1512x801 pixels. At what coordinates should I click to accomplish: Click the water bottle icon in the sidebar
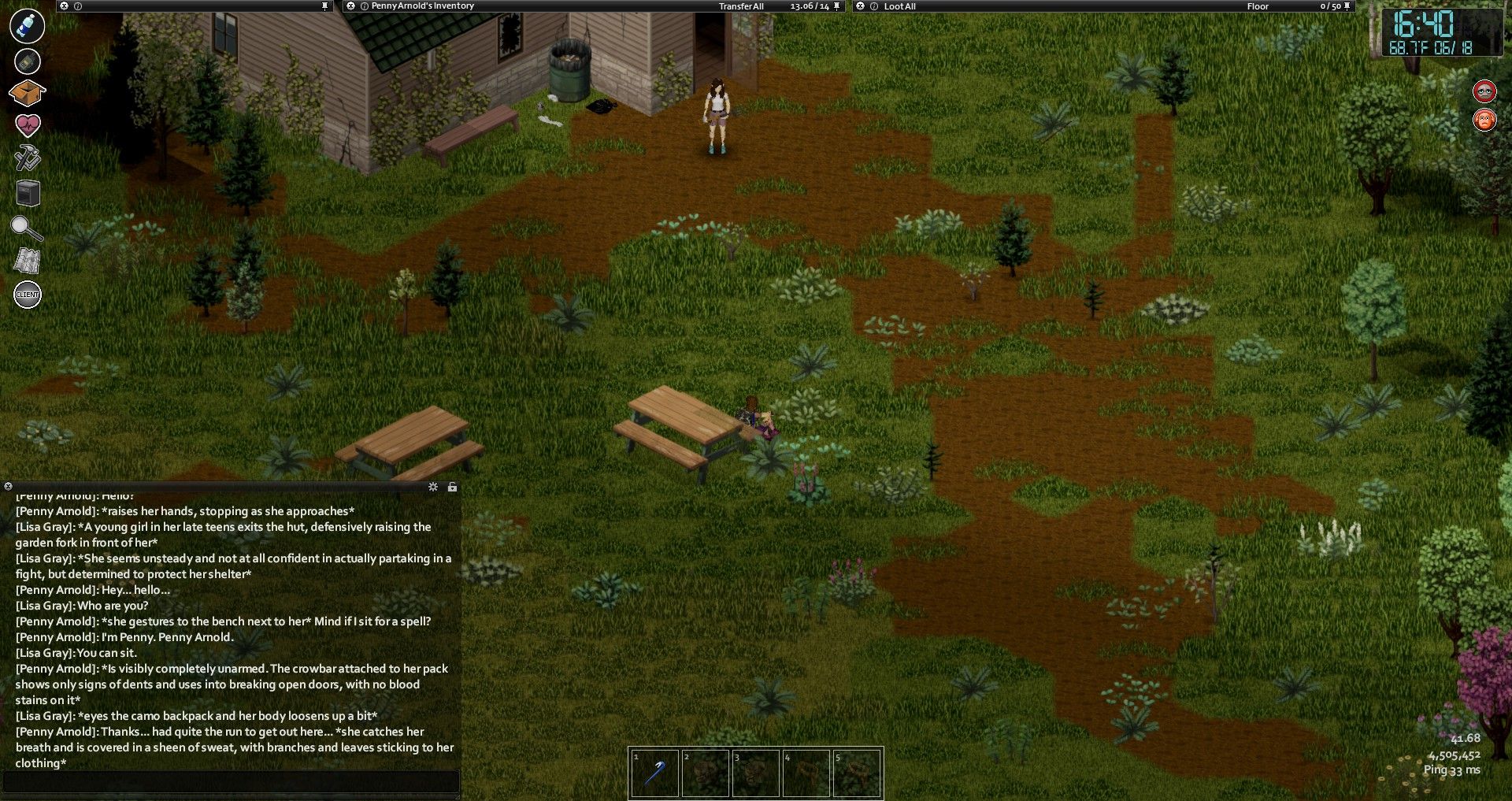(27, 25)
